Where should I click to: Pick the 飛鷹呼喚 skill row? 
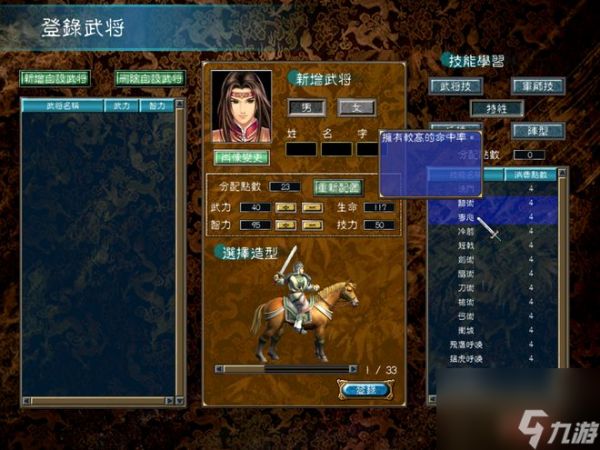click(469, 343)
